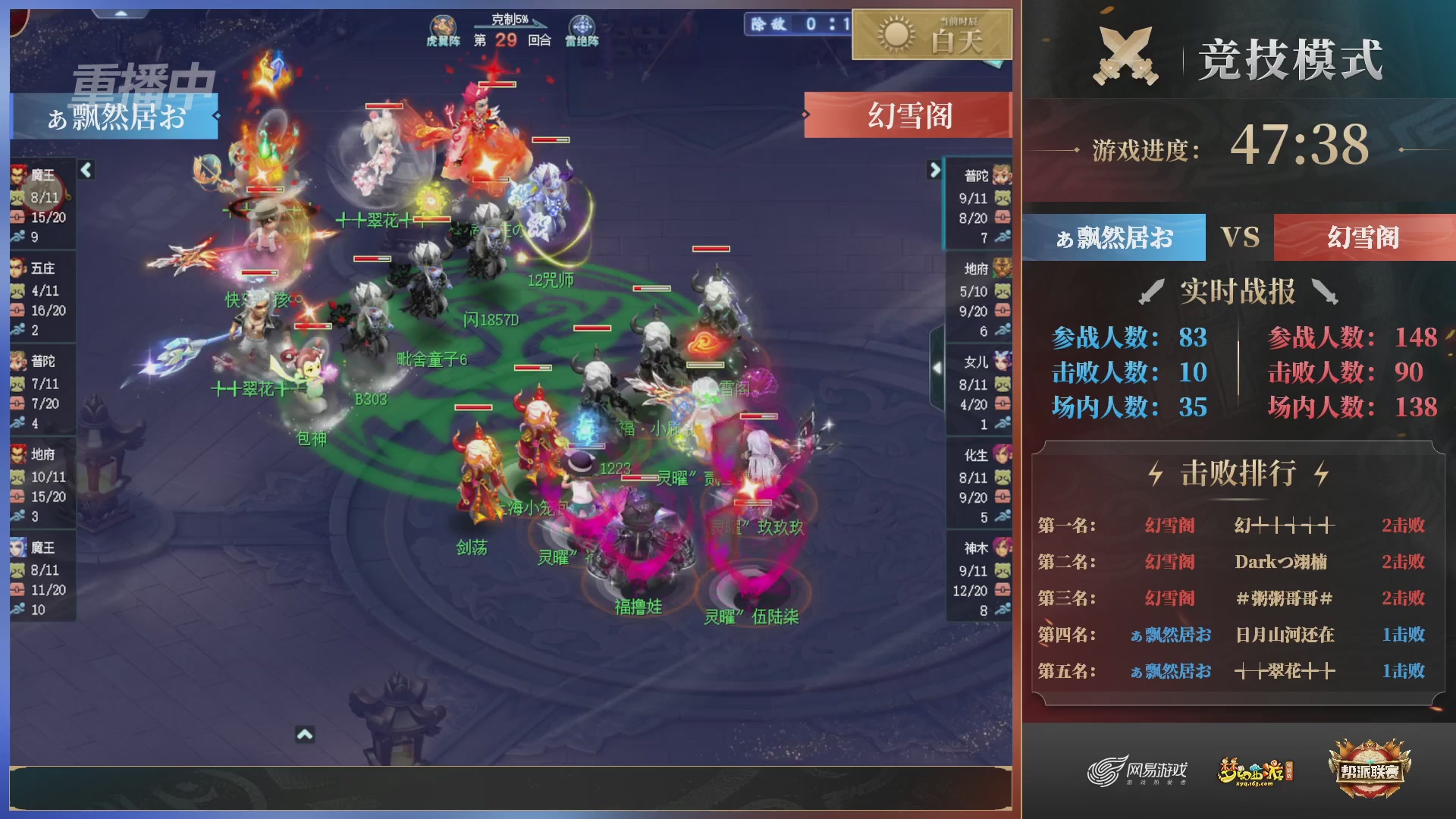Toggle the 地府 roster entry on right panel
Viewport: 1456px width, 819px height.
978,269
